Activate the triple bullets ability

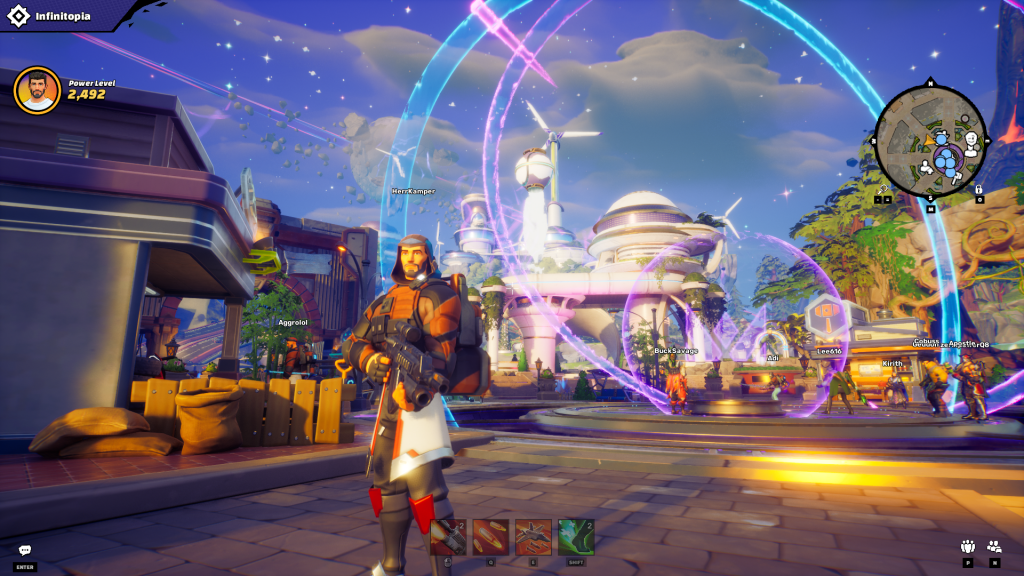[491, 537]
